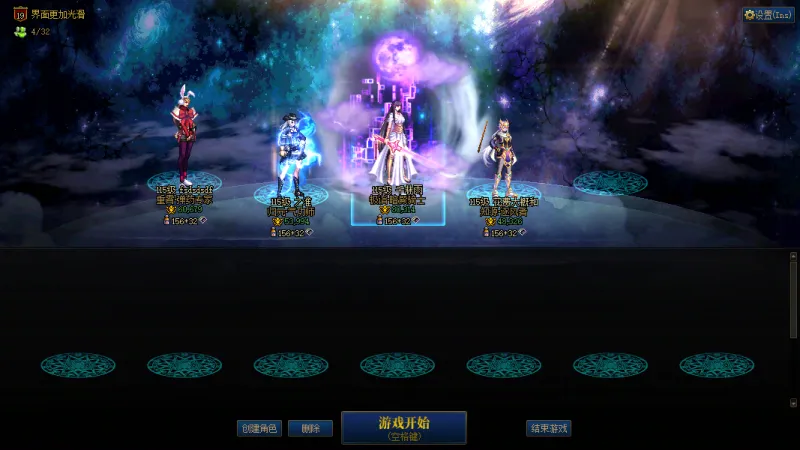Open 创建角色 to create a character
Image resolution: width=800 pixels, height=450 pixels.
(x=259, y=428)
